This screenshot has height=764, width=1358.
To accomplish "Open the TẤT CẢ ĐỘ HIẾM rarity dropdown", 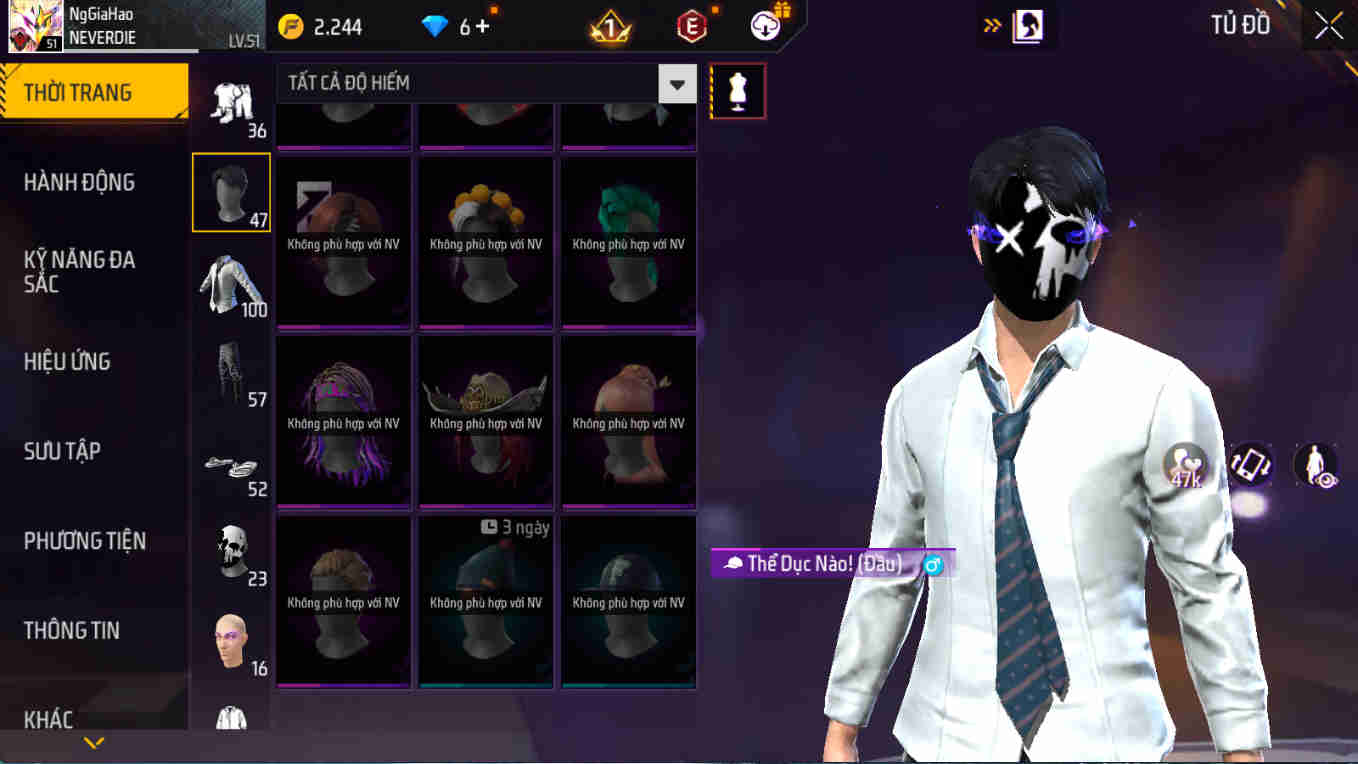I will [x=480, y=84].
